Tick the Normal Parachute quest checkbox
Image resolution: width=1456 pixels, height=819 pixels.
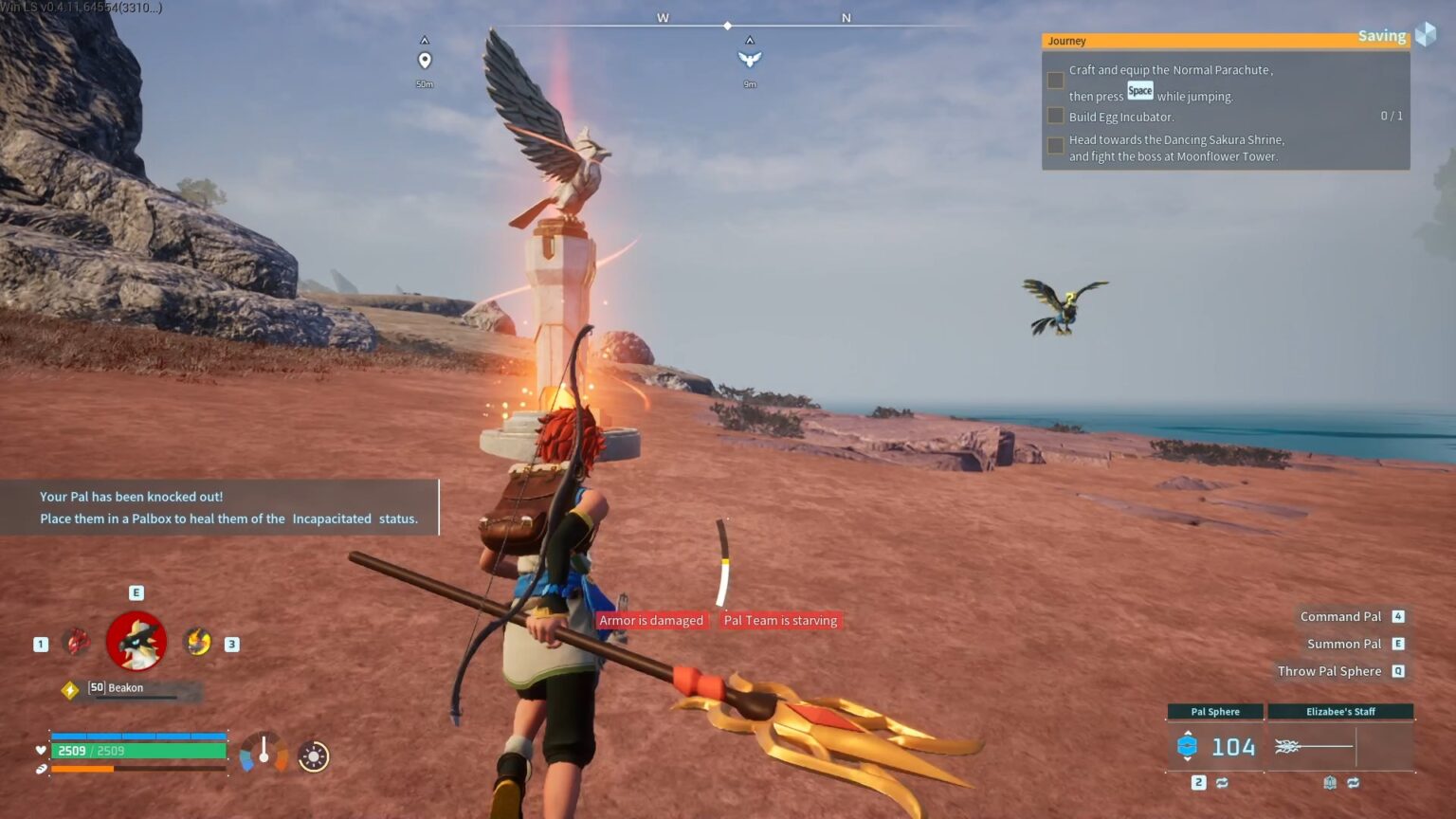click(1055, 81)
